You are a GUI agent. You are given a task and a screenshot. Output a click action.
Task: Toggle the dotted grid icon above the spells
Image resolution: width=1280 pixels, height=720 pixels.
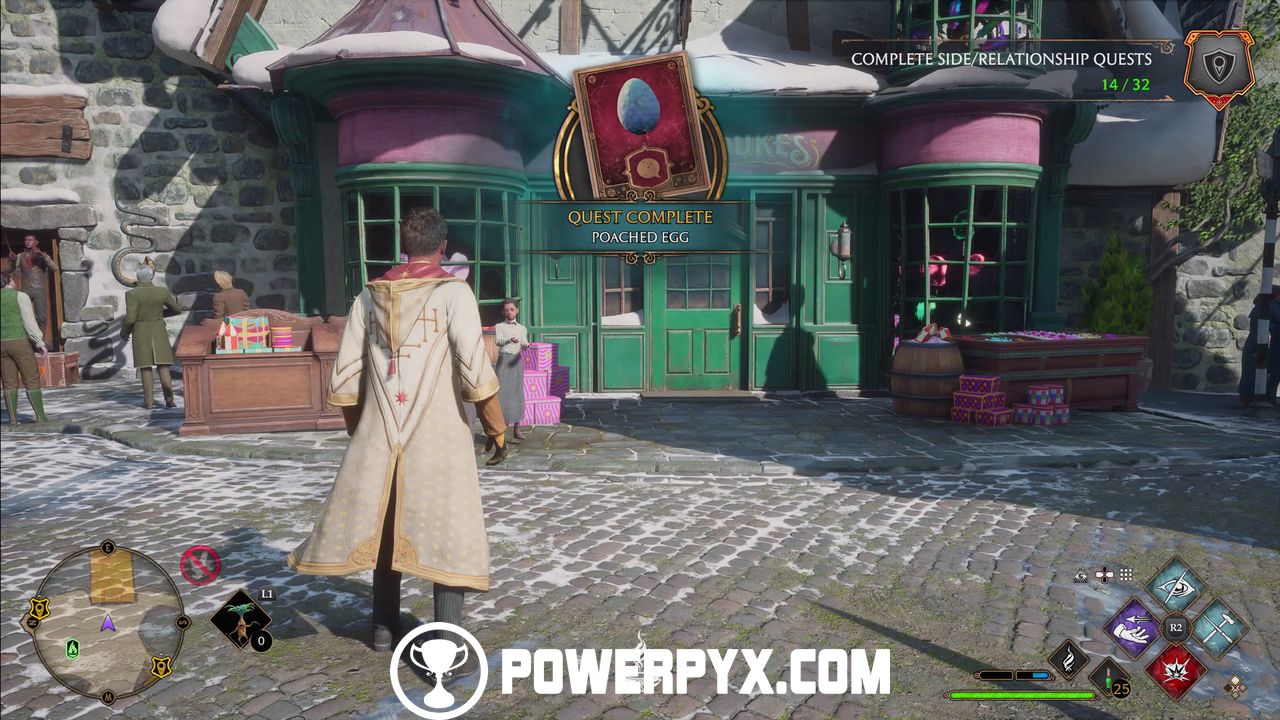[x=1125, y=574]
